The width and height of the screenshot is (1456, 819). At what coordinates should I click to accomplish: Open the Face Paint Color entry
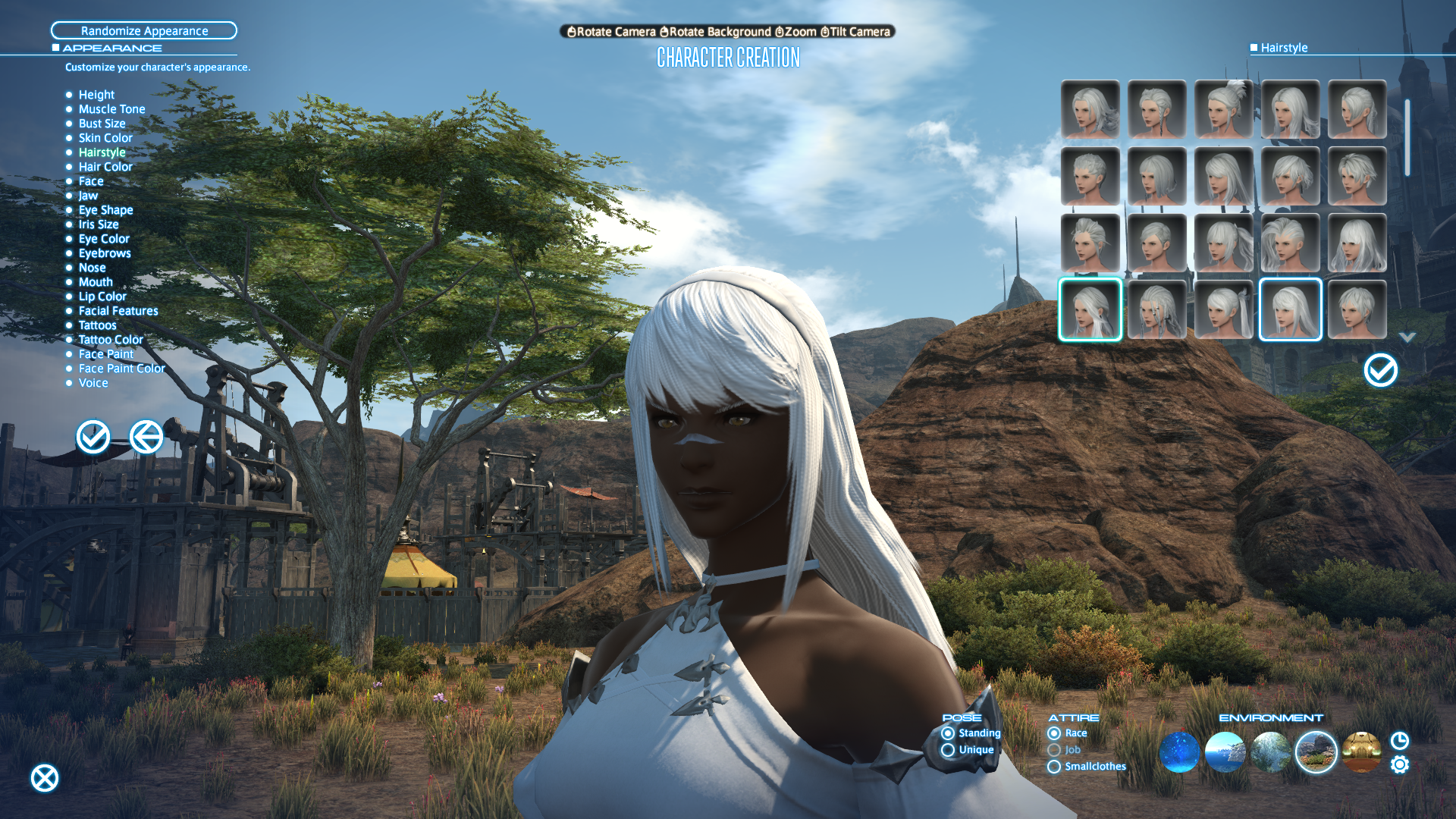[x=121, y=369]
